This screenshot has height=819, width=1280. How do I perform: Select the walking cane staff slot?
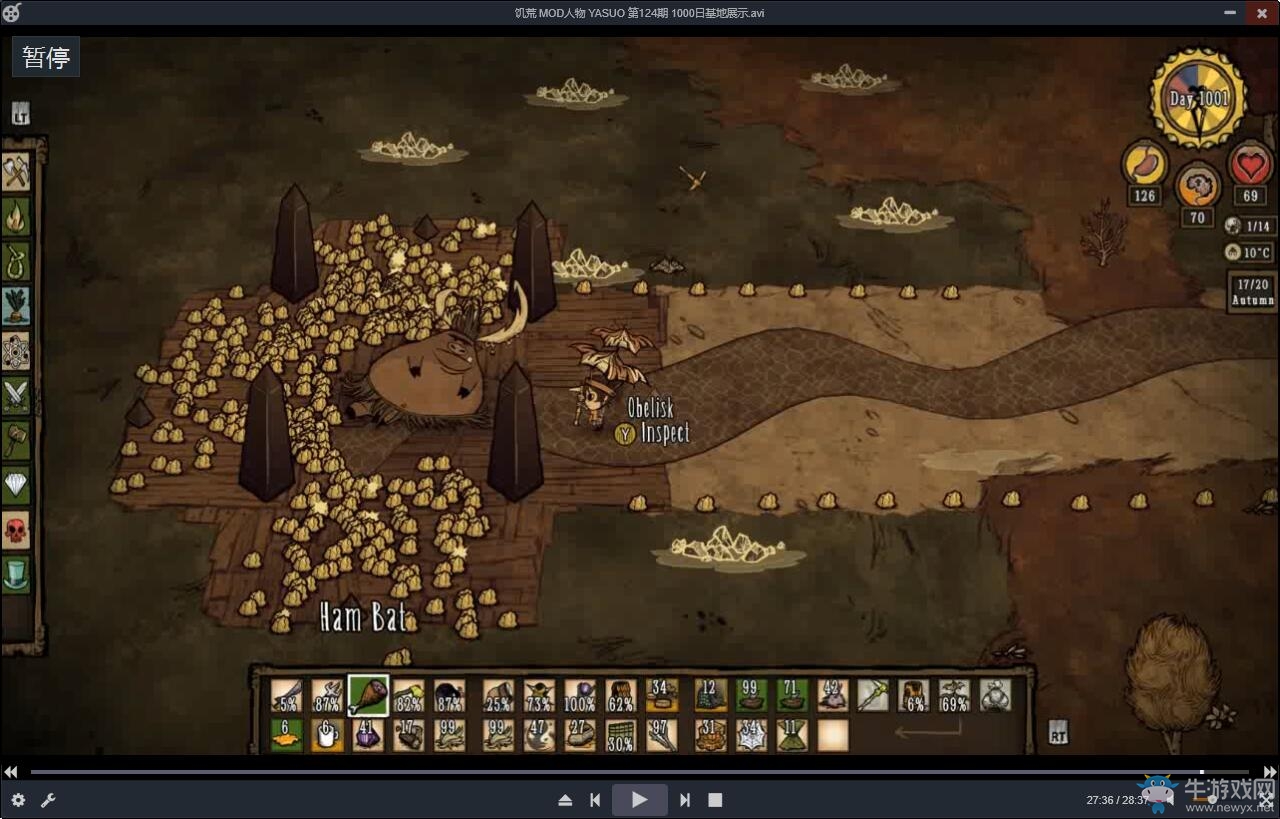pos(873,695)
